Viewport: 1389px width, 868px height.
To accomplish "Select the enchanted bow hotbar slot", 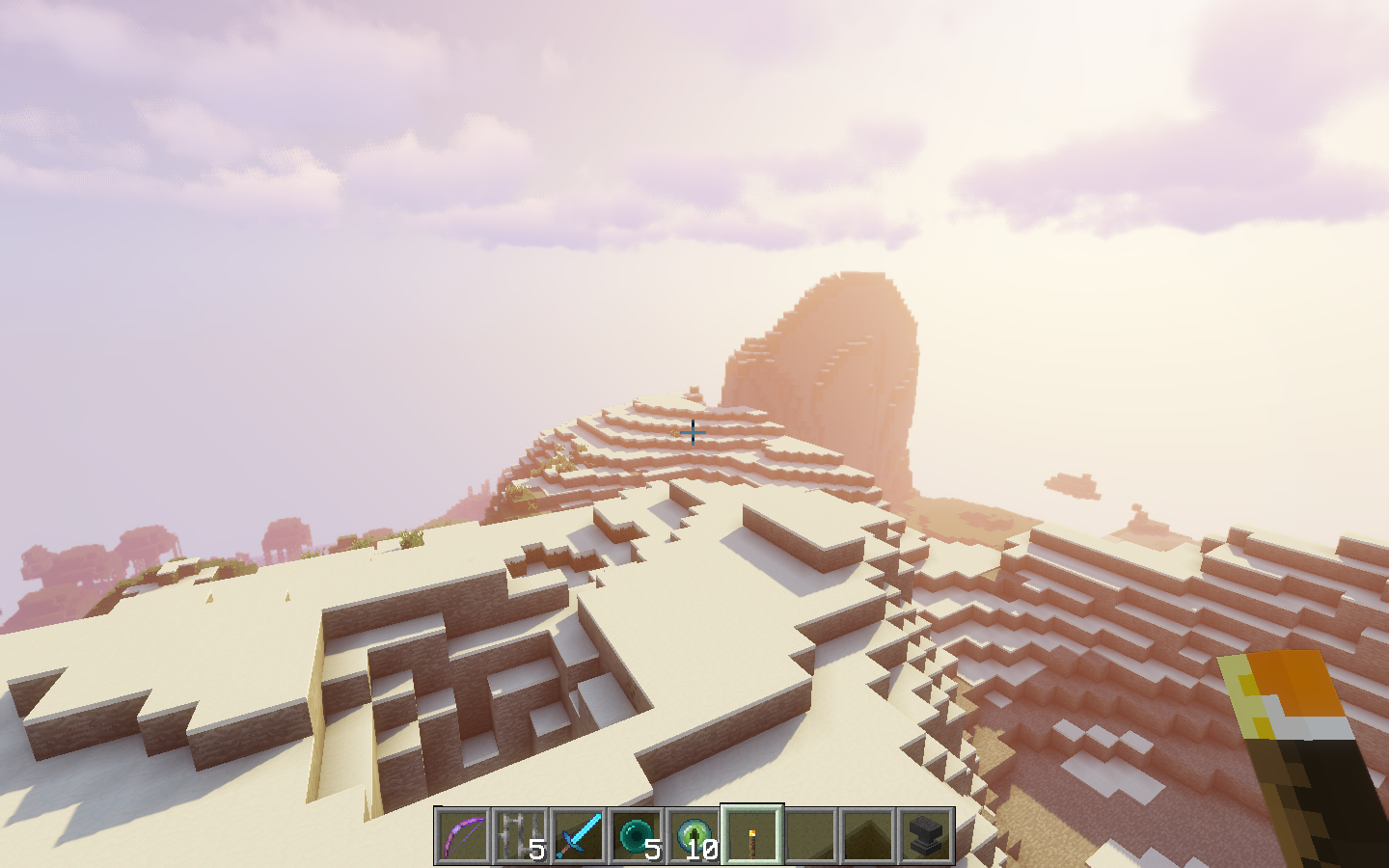I will (x=463, y=835).
